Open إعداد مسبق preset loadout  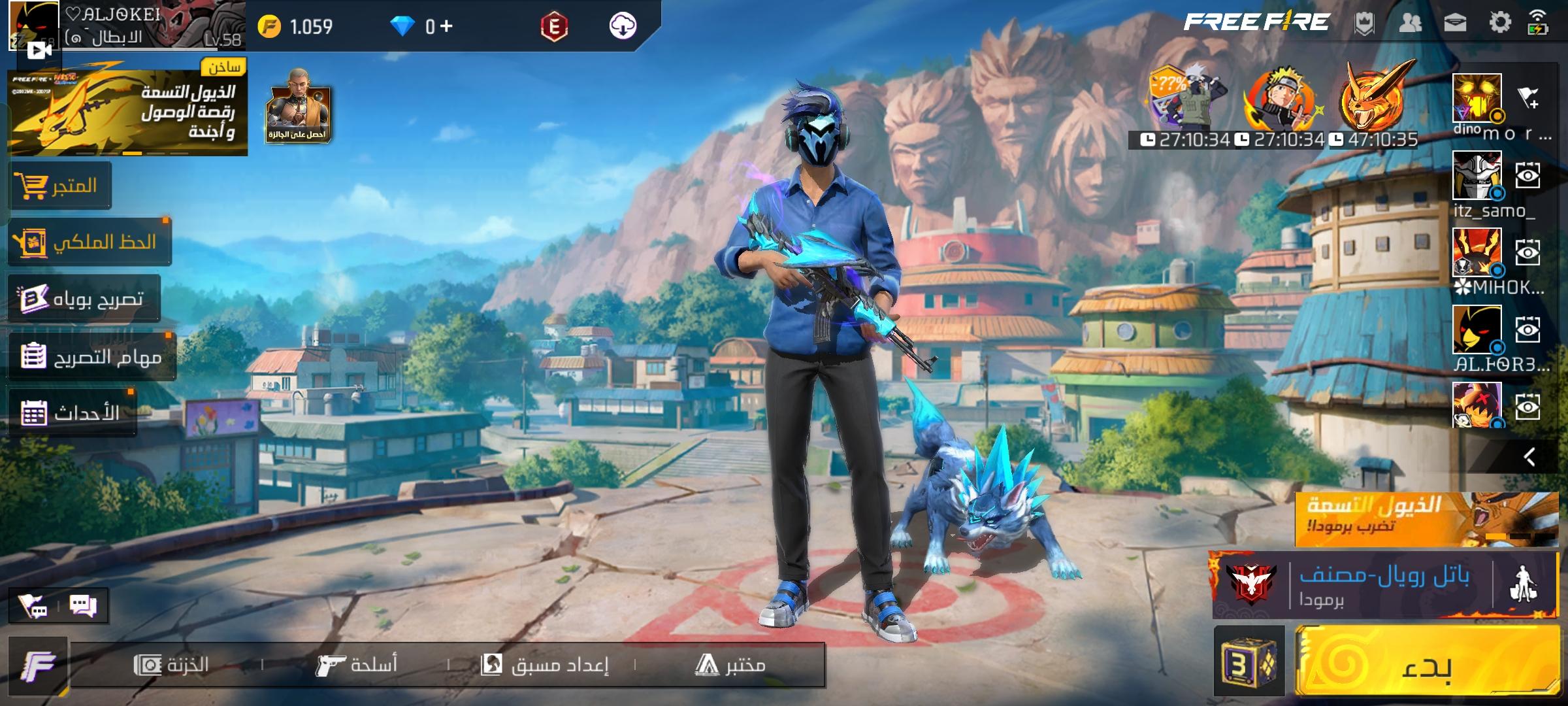pyautogui.click(x=544, y=665)
